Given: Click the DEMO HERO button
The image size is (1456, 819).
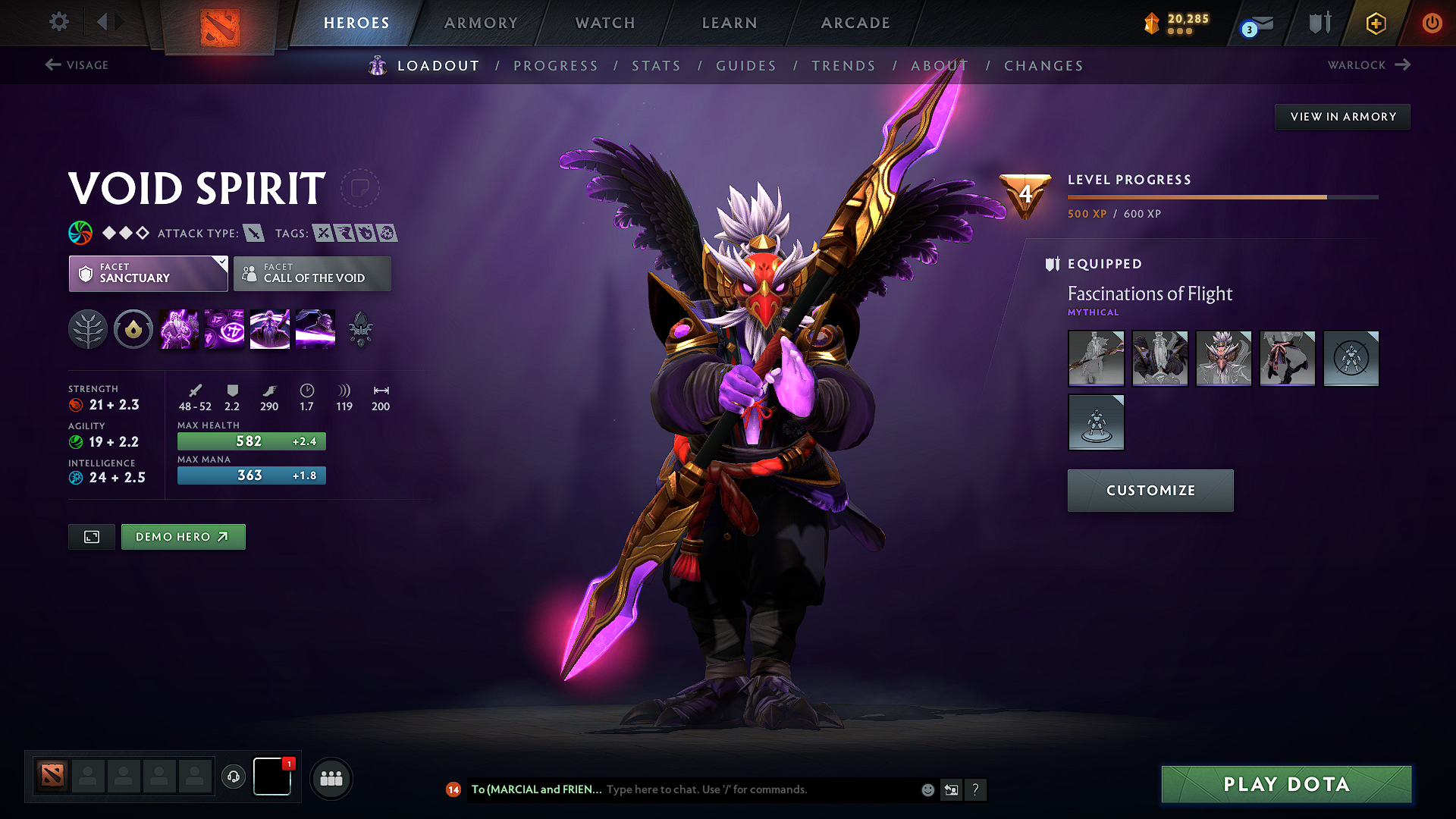Looking at the screenshot, I should 183,536.
